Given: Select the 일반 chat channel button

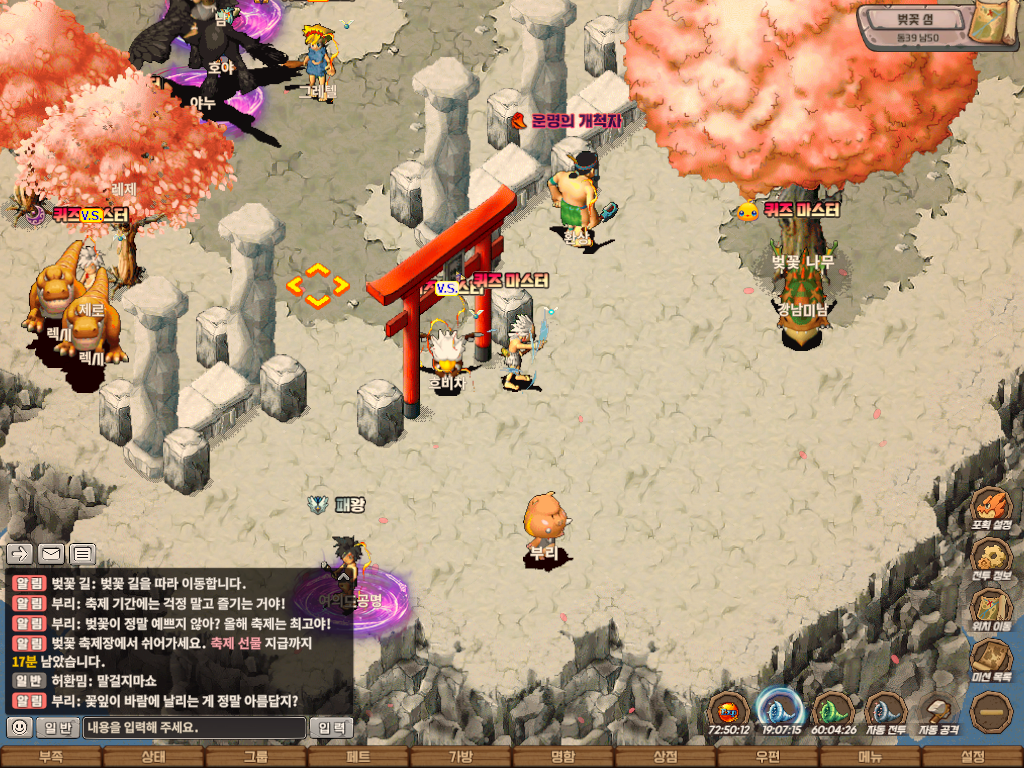Looking at the screenshot, I should coord(58,728).
